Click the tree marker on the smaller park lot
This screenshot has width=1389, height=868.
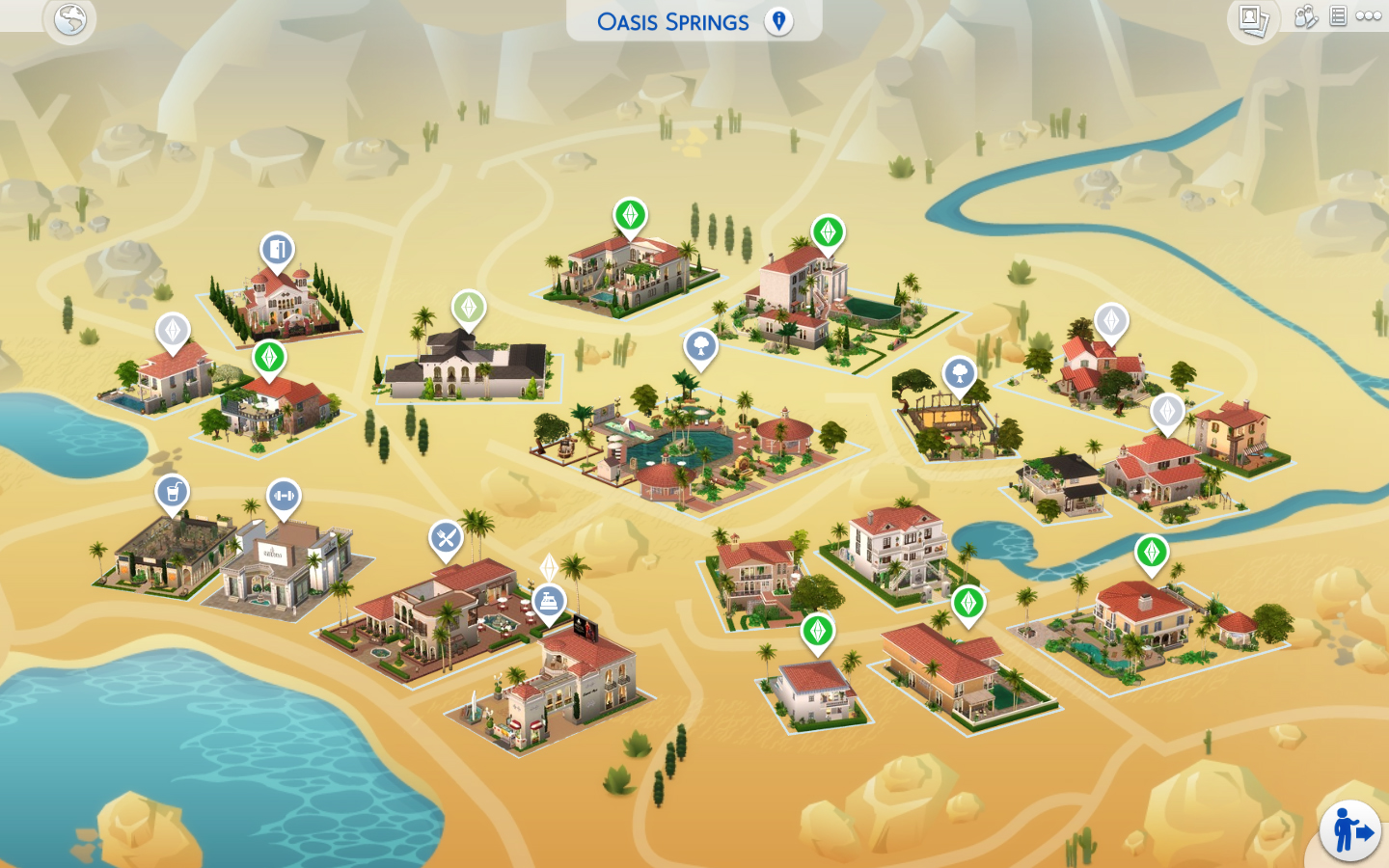958,375
